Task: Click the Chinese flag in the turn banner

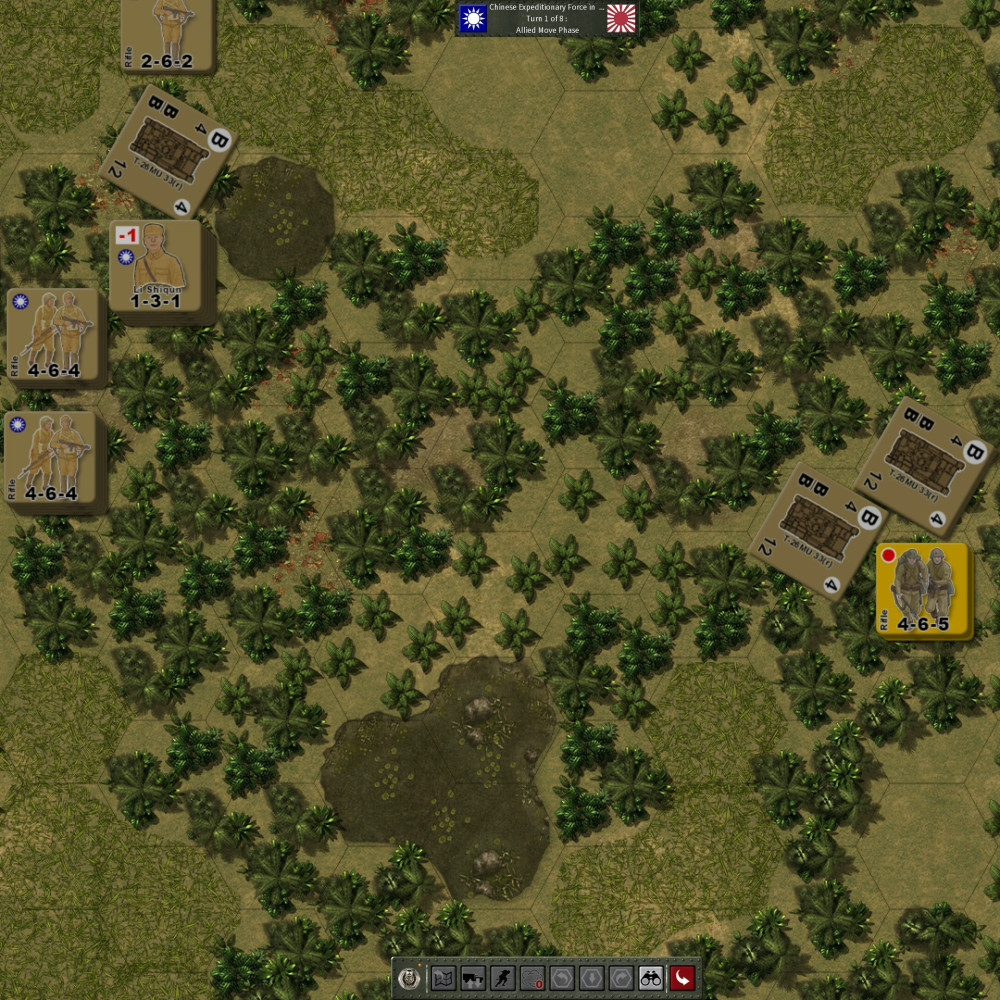Action: (472, 17)
